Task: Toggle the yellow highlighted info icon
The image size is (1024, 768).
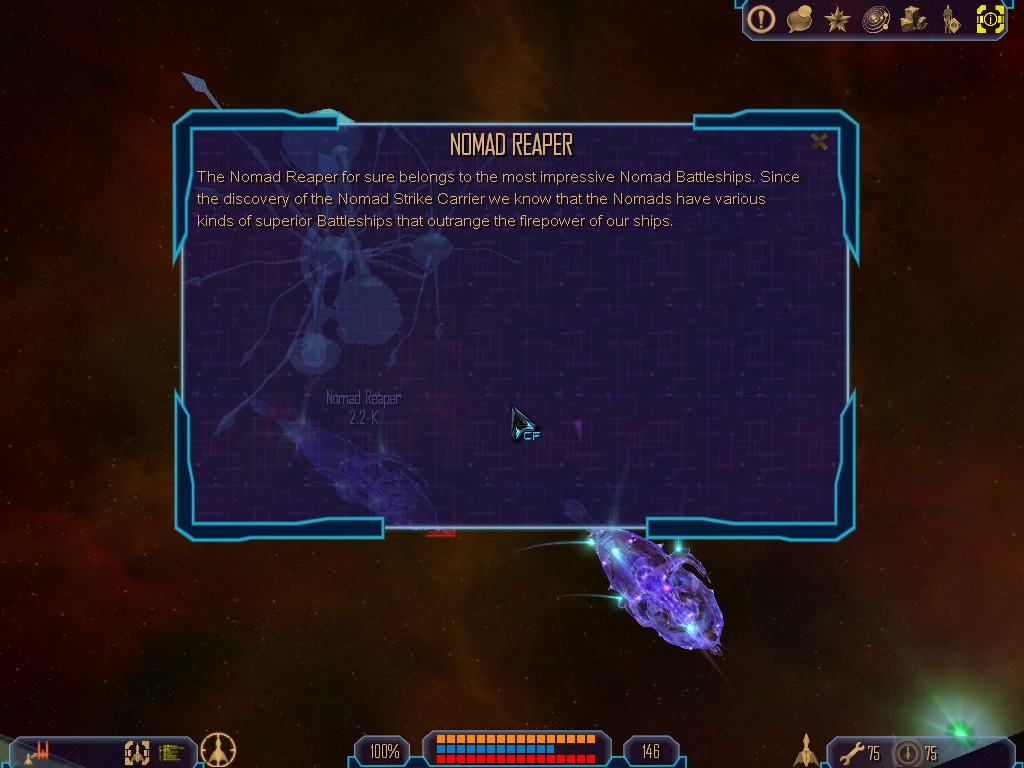Action: click(x=990, y=19)
